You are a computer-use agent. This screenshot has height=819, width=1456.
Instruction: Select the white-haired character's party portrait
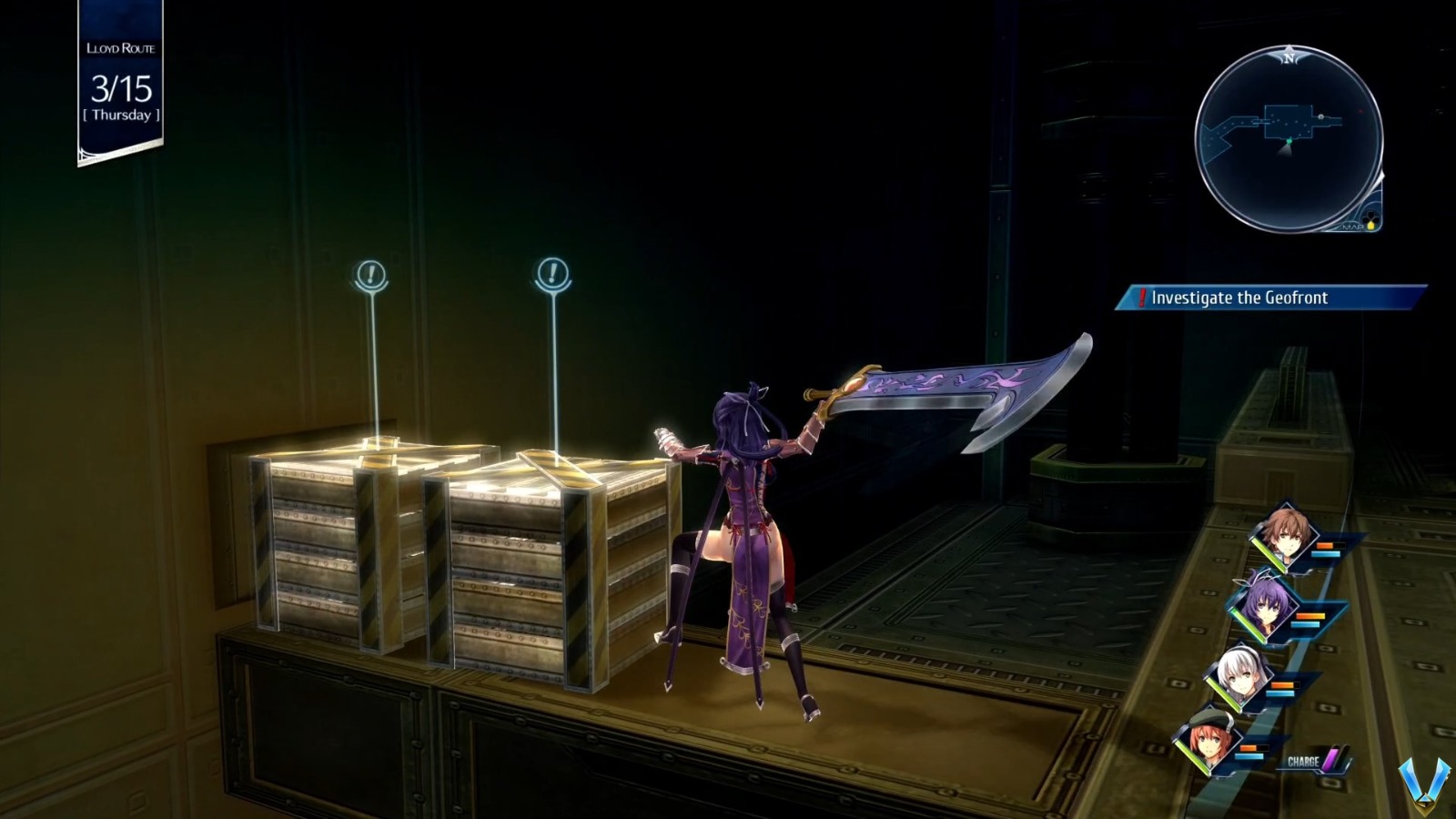coord(1239,674)
